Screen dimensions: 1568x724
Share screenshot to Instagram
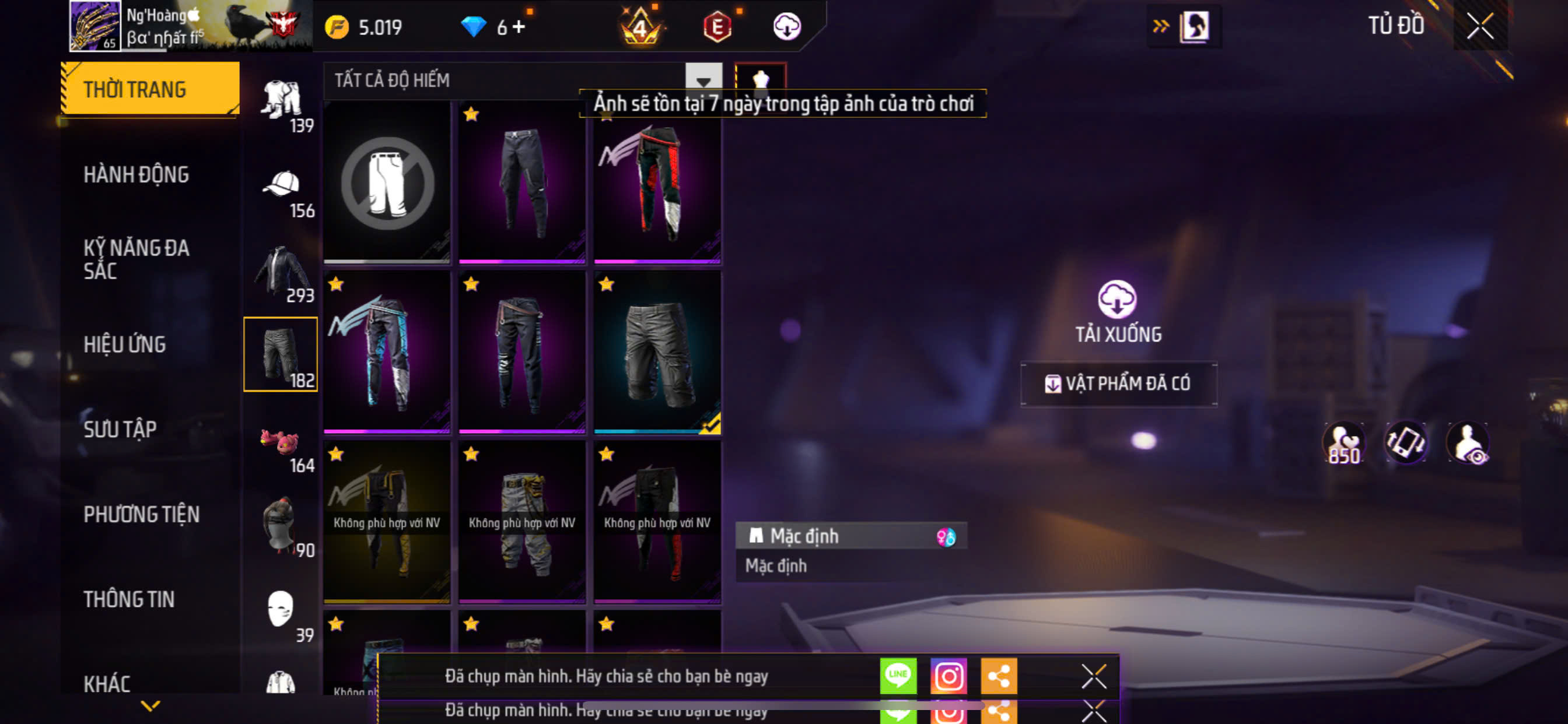949,676
